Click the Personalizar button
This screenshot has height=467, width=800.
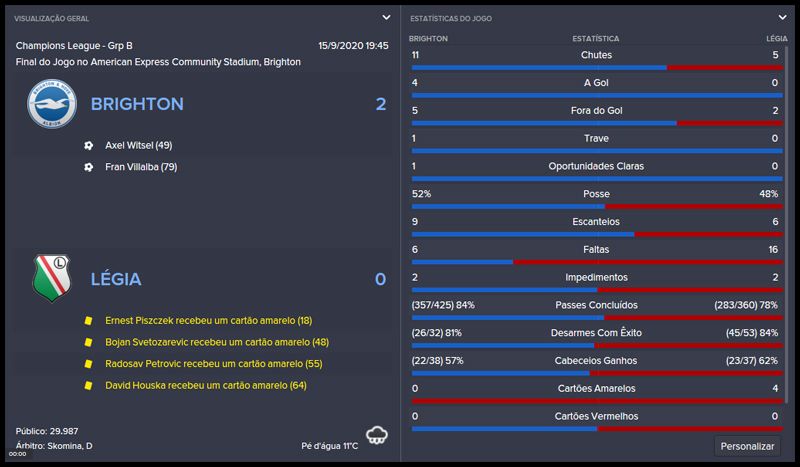click(748, 446)
